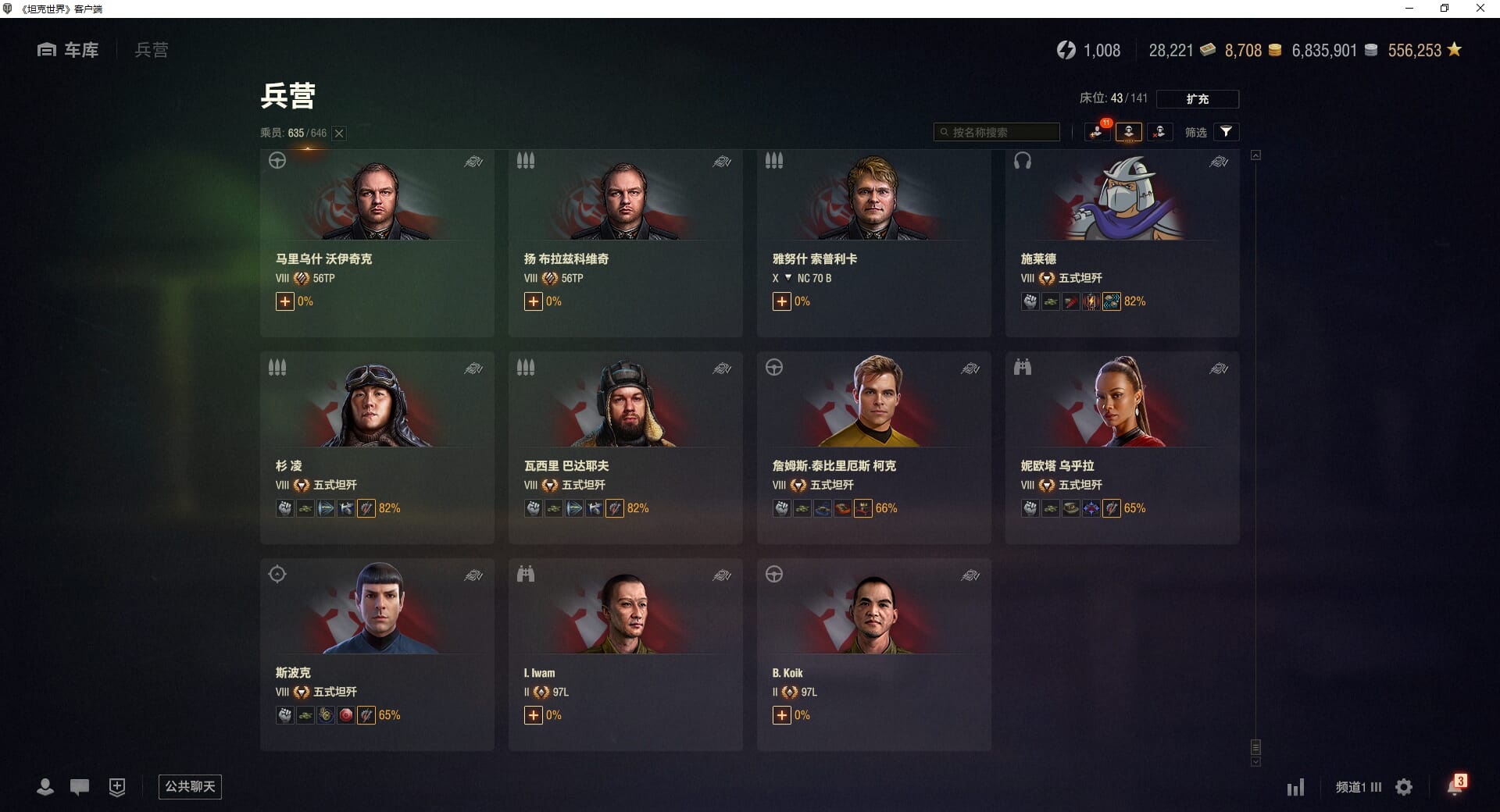This screenshot has height=812, width=1500.
Task: Select crew card 扬 布拉兹科维奇
Action: pos(625,243)
